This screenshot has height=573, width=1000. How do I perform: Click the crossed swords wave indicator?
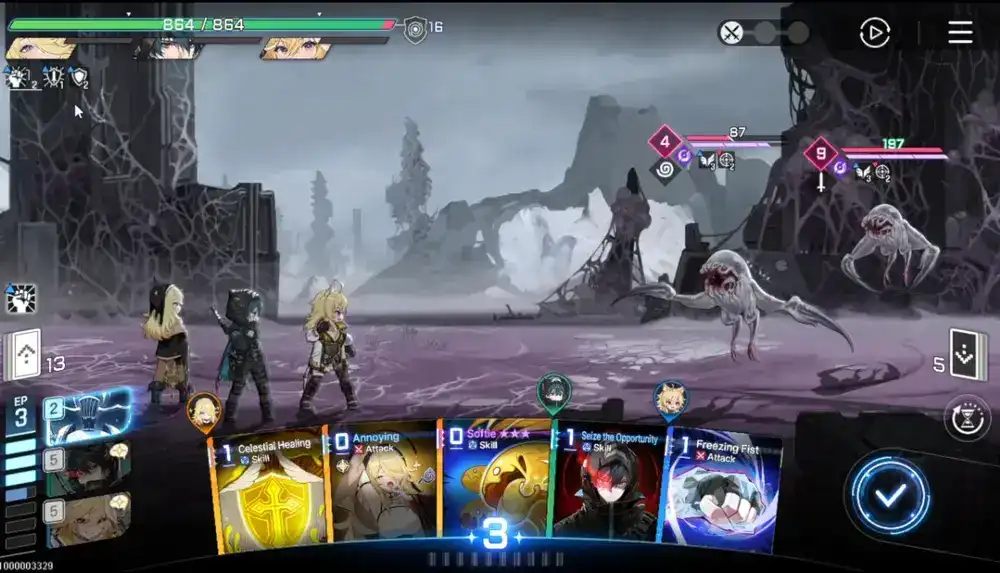coord(732,33)
